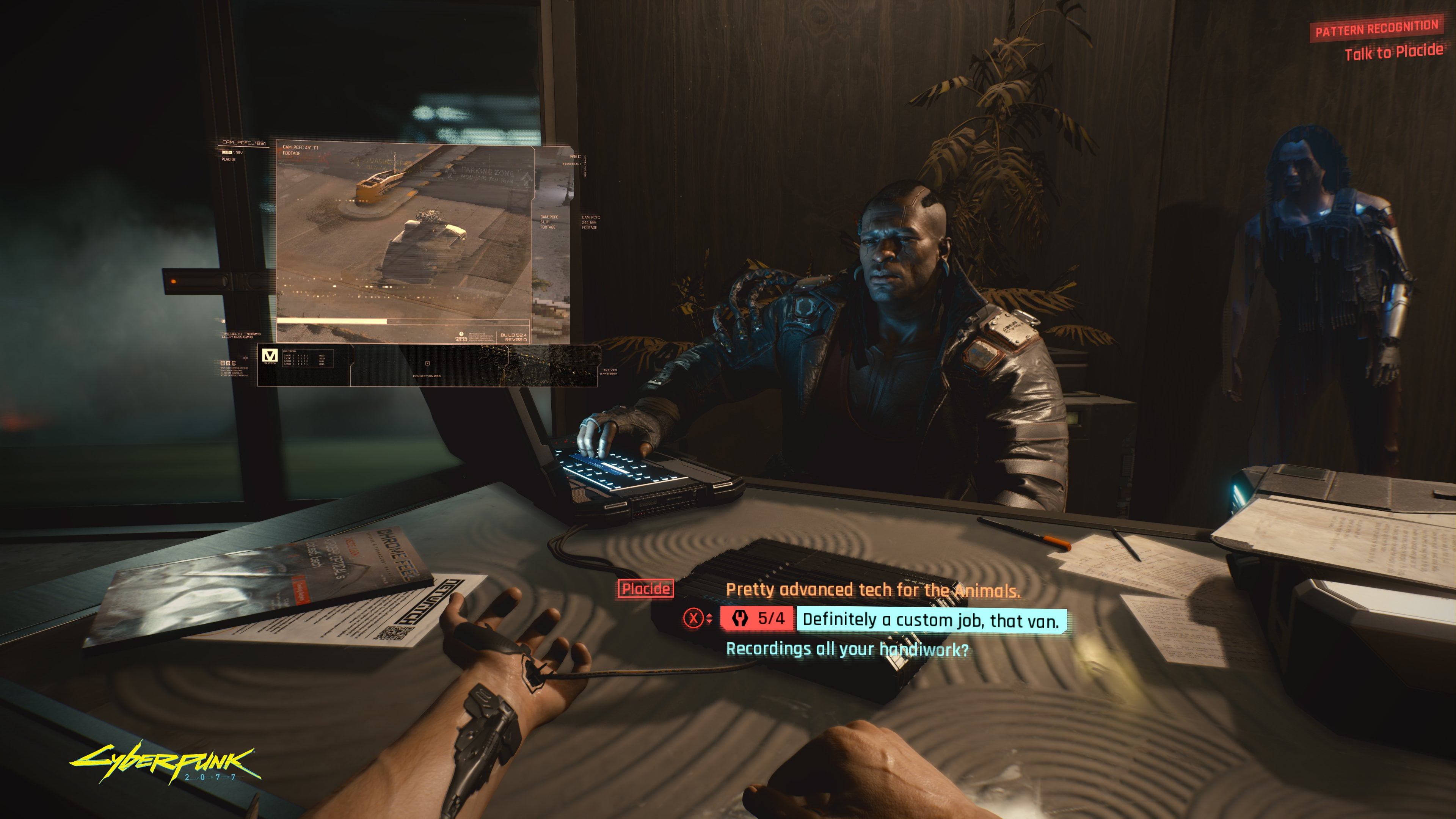Click the crosshair marker beside the holo screen
Screen dimensions: 1456x819
(x=246, y=359)
